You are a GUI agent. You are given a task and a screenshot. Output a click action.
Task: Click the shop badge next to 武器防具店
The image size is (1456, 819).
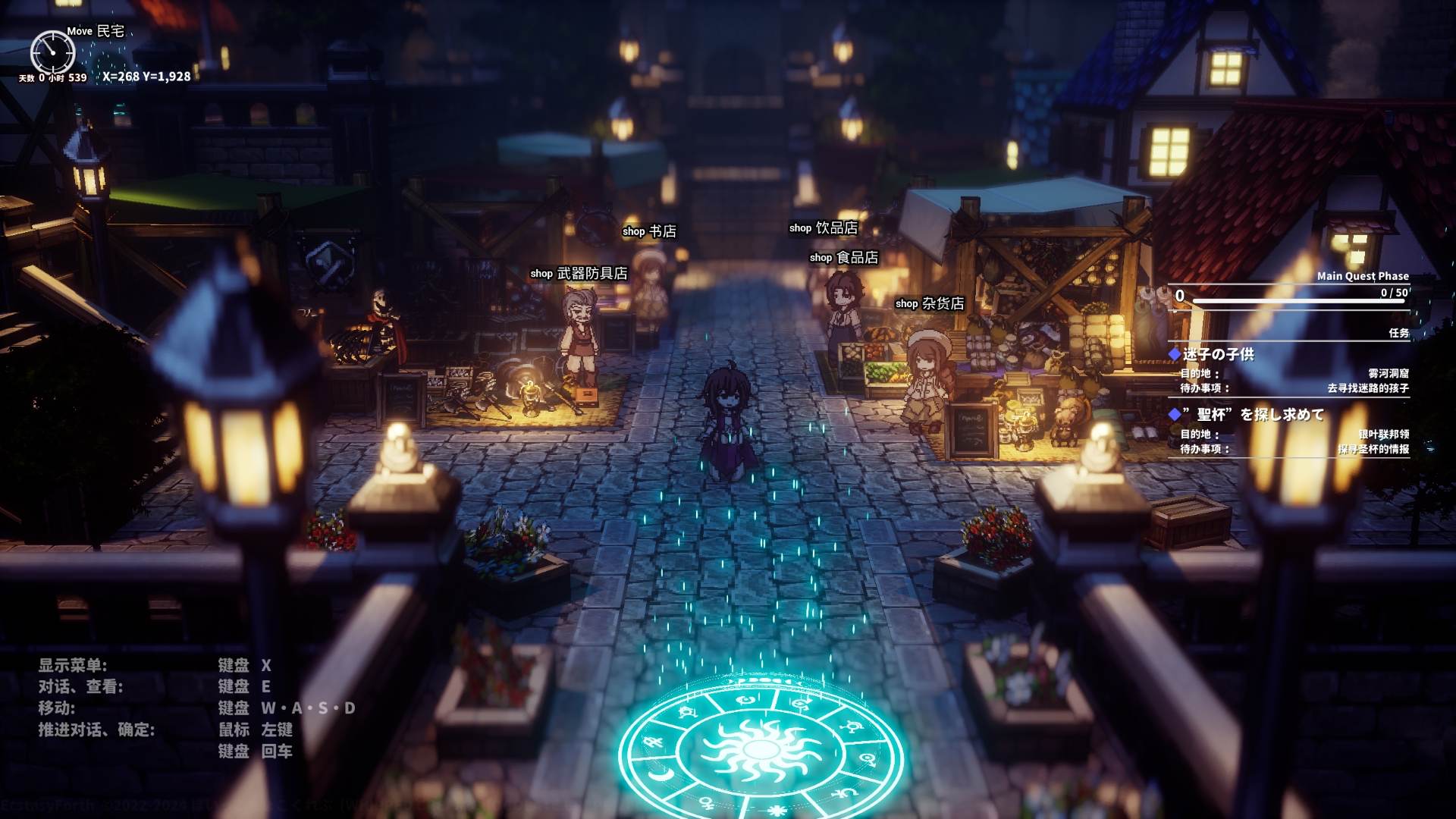click(541, 274)
